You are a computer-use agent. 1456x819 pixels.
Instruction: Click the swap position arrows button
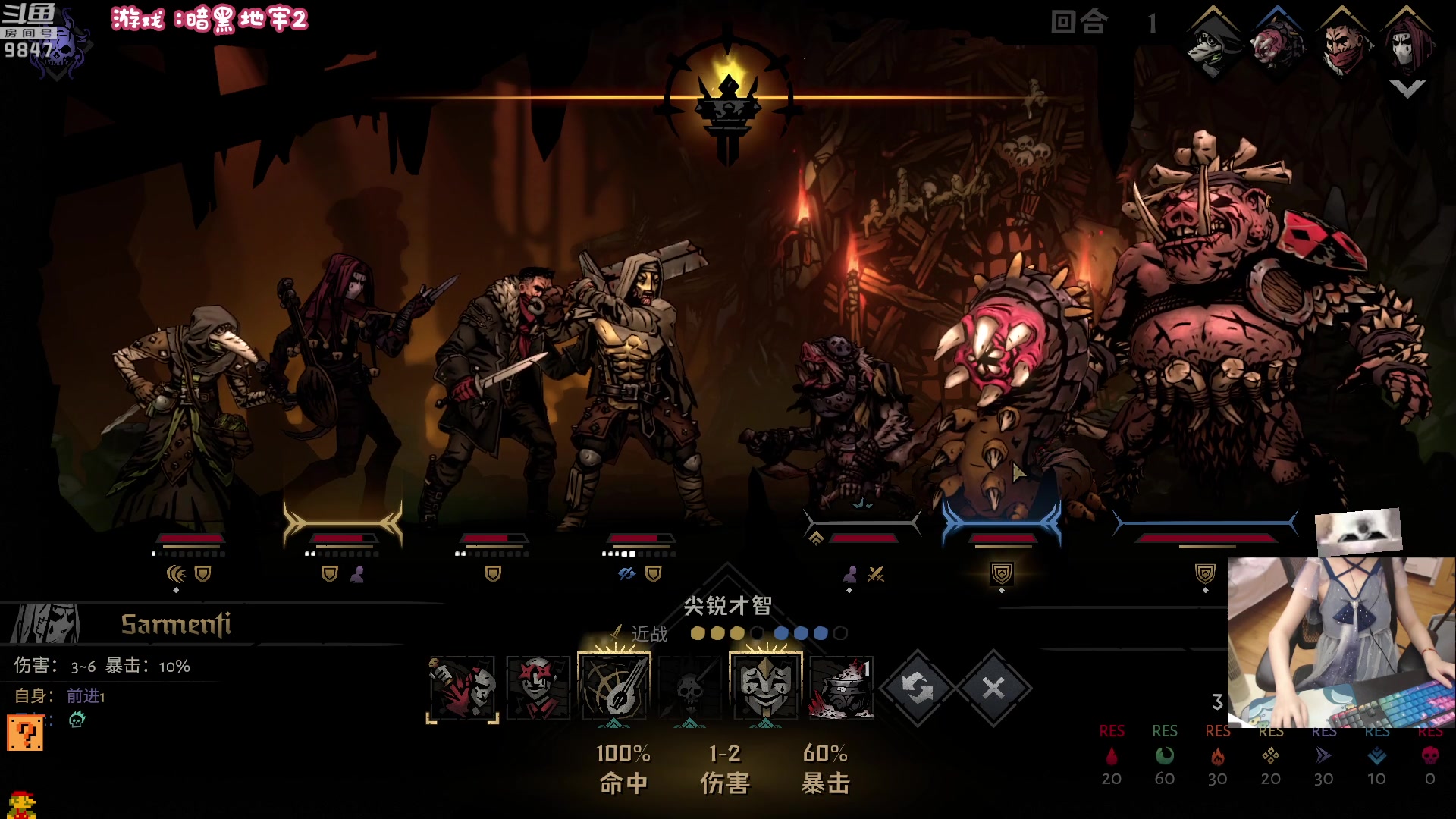918,688
